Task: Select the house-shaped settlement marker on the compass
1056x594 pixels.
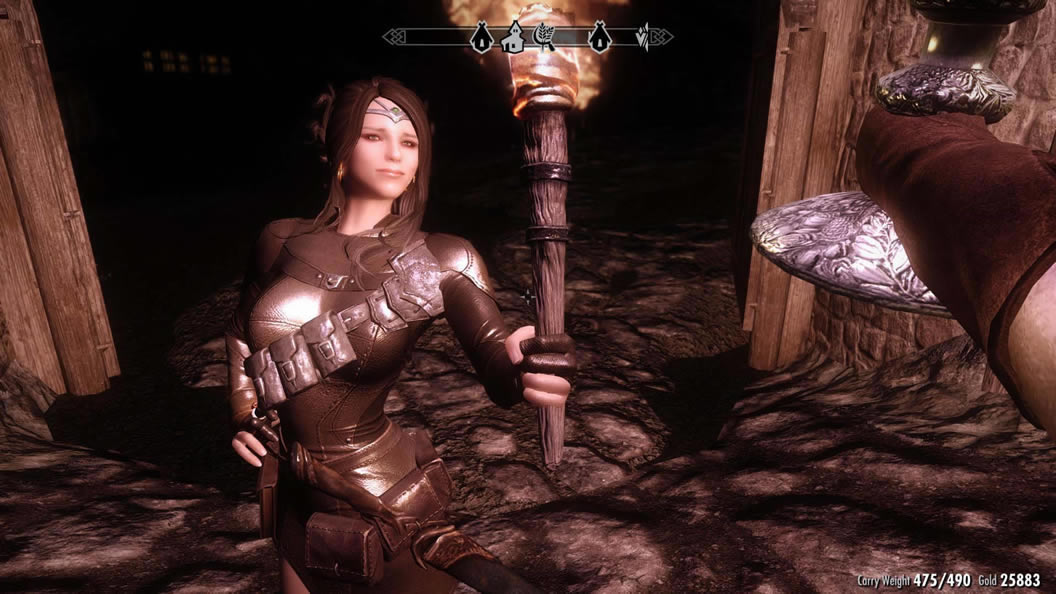Action: [x=514, y=38]
